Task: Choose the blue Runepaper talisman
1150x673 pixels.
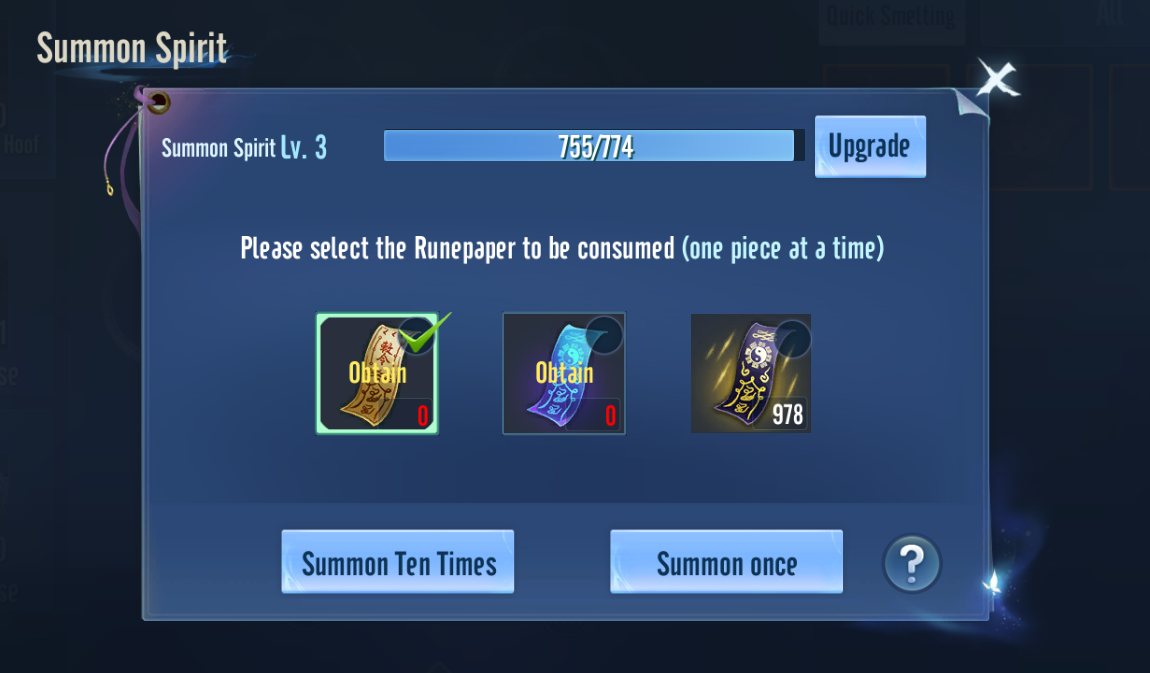Action: pos(564,373)
